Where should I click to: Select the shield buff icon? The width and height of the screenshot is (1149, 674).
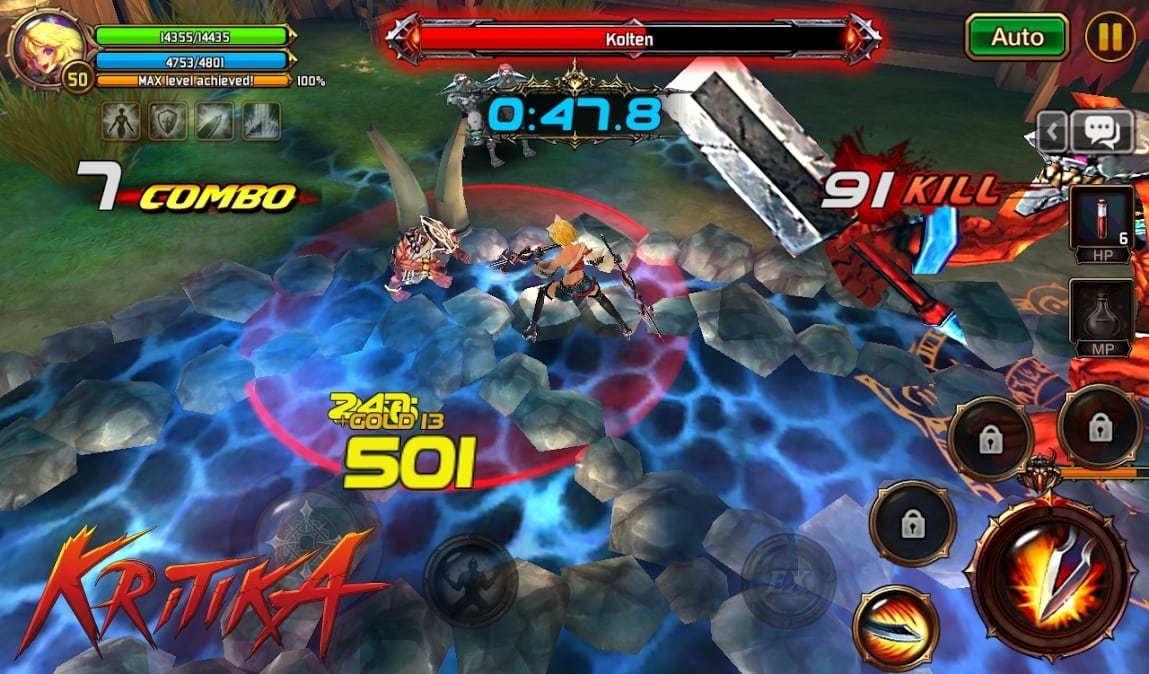click(167, 122)
